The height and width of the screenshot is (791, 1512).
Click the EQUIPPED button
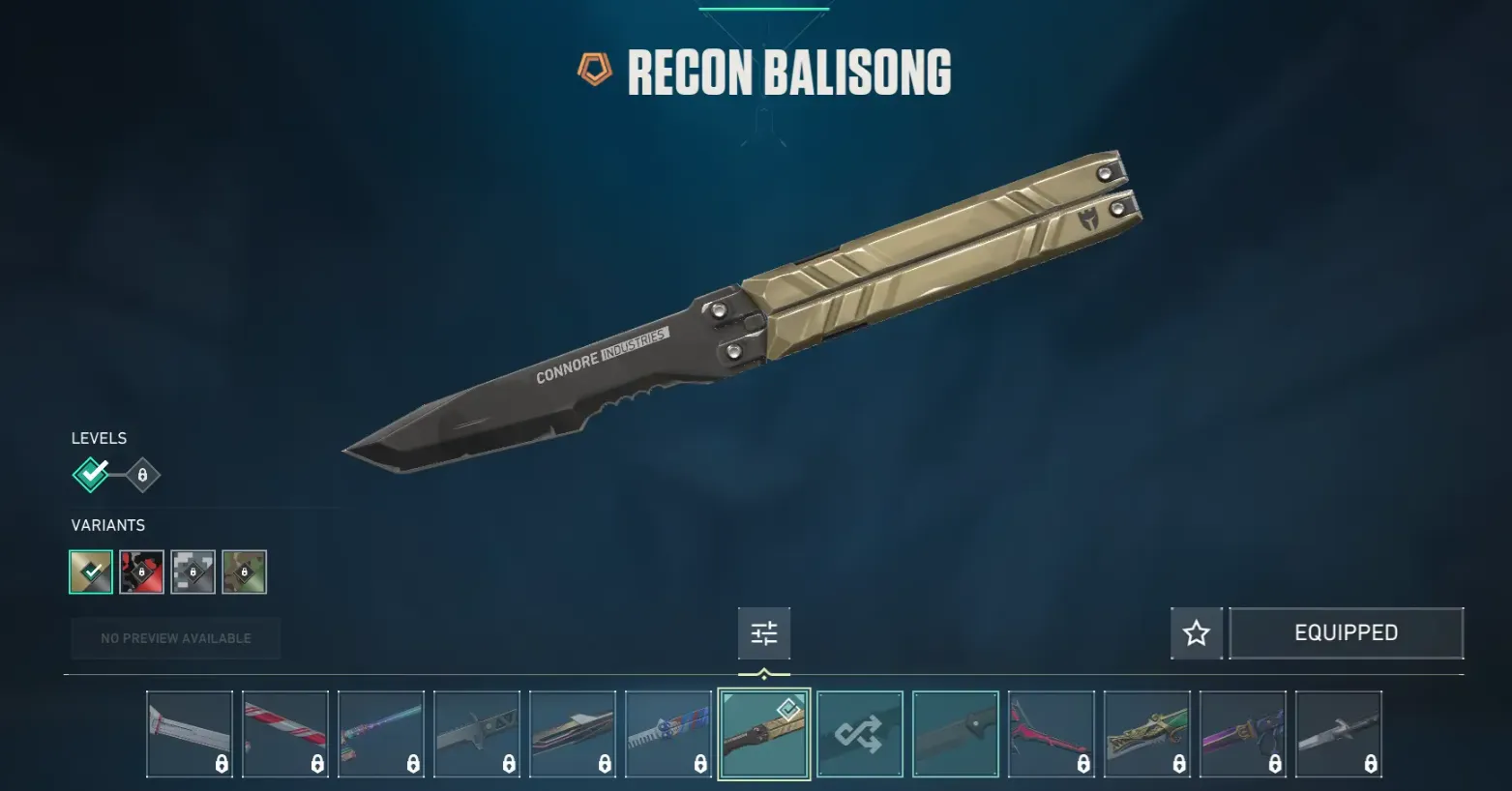(1346, 633)
